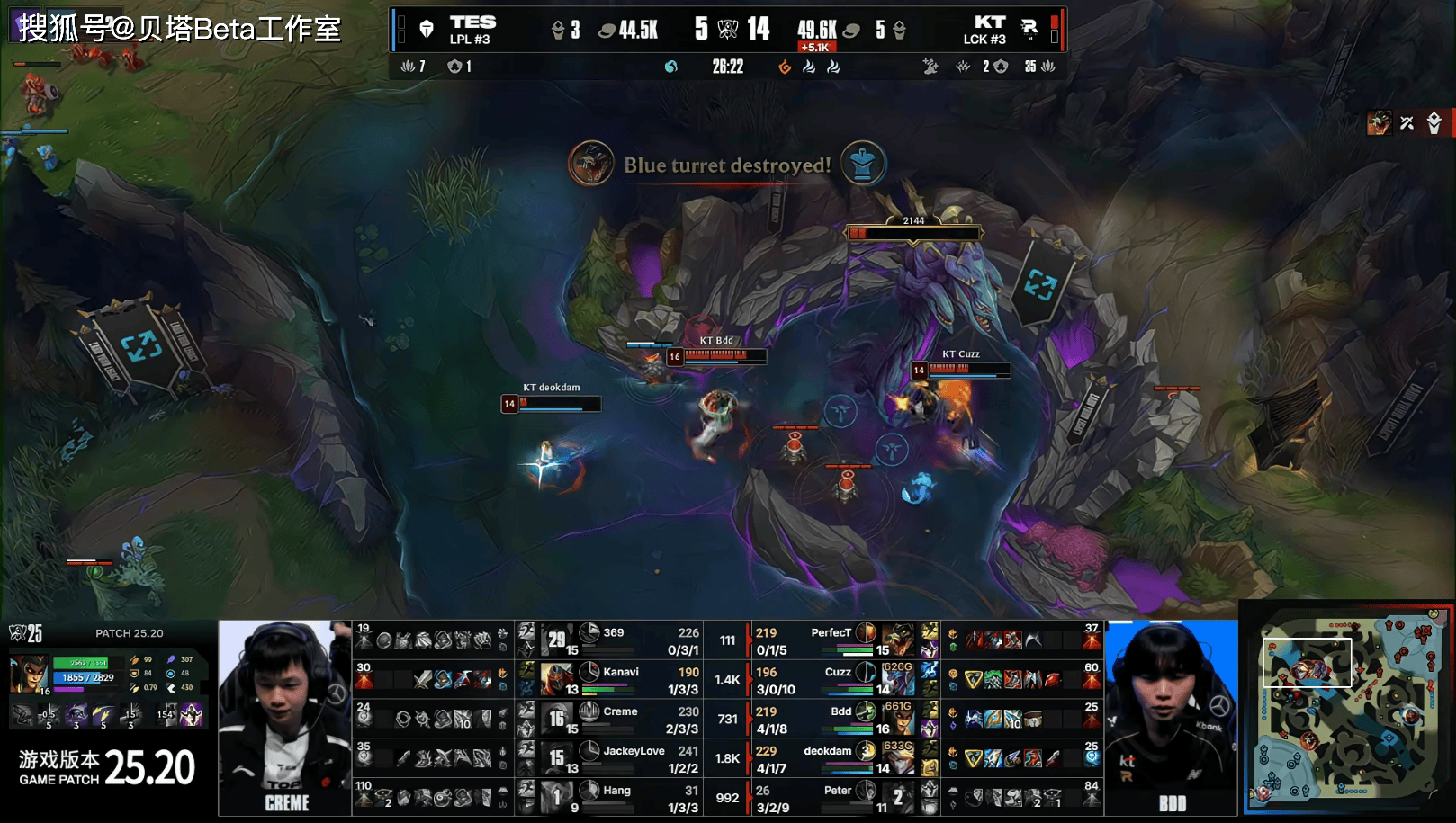Open the CREME player camera thumbnail

click(x=285, y=717)
